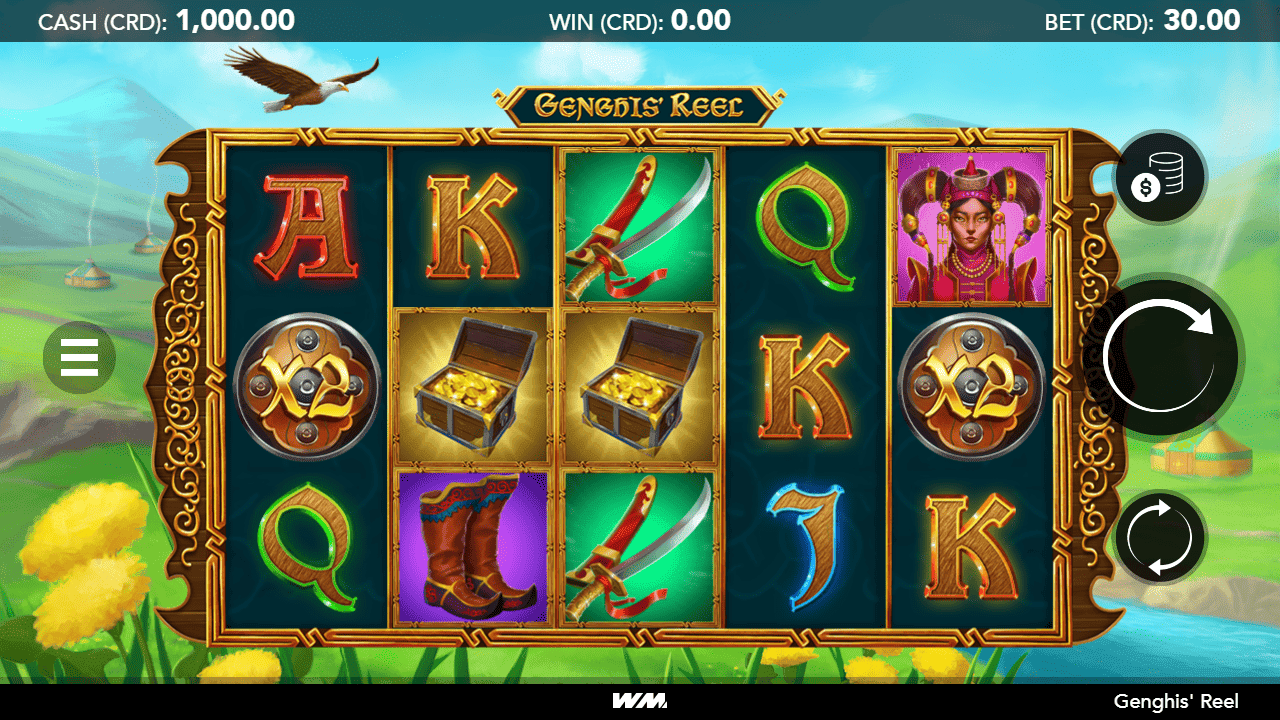The height and width of the screenshot is (720, 1280).
Task: Open bet settings with the coin stack icon
Action: click(x=1161, y=178)
